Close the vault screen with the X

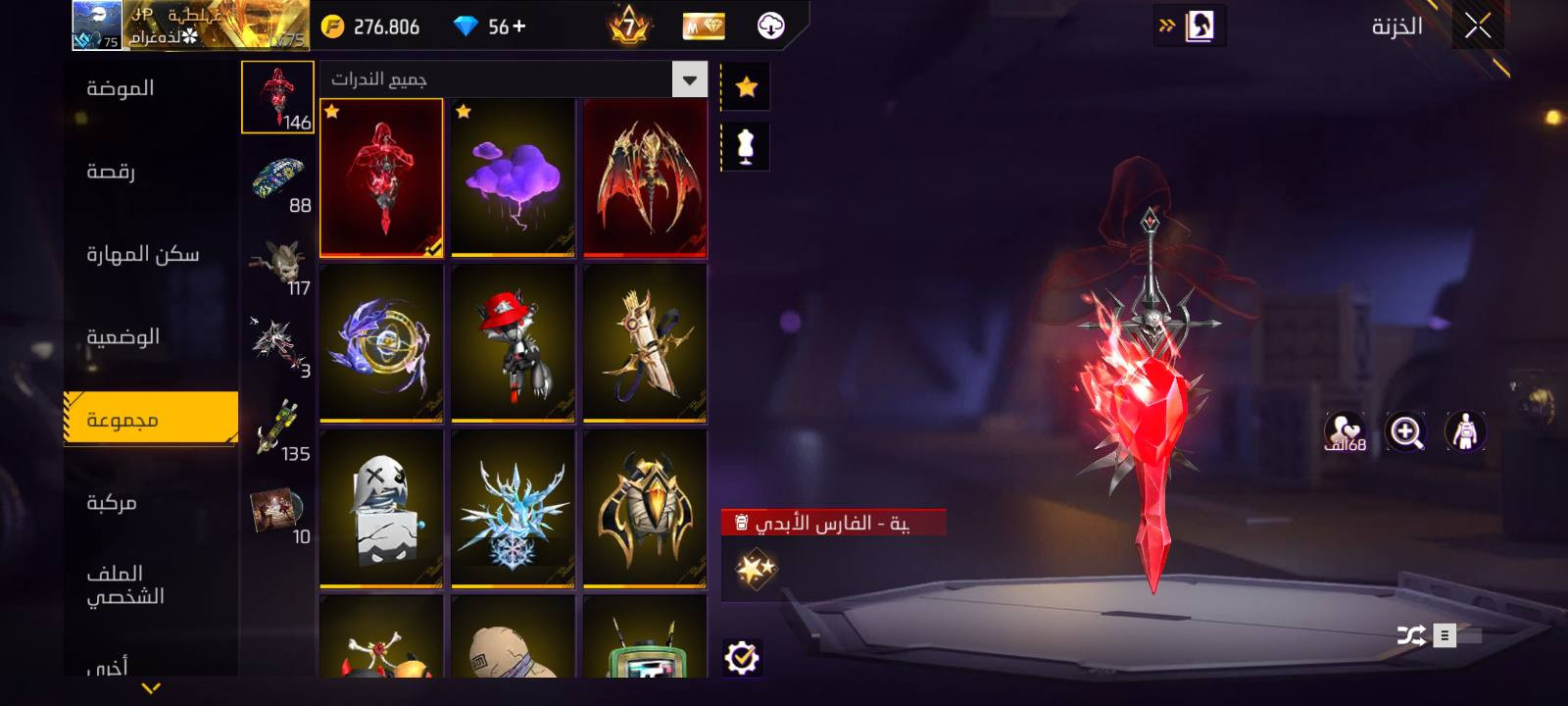coord(1478,26)
